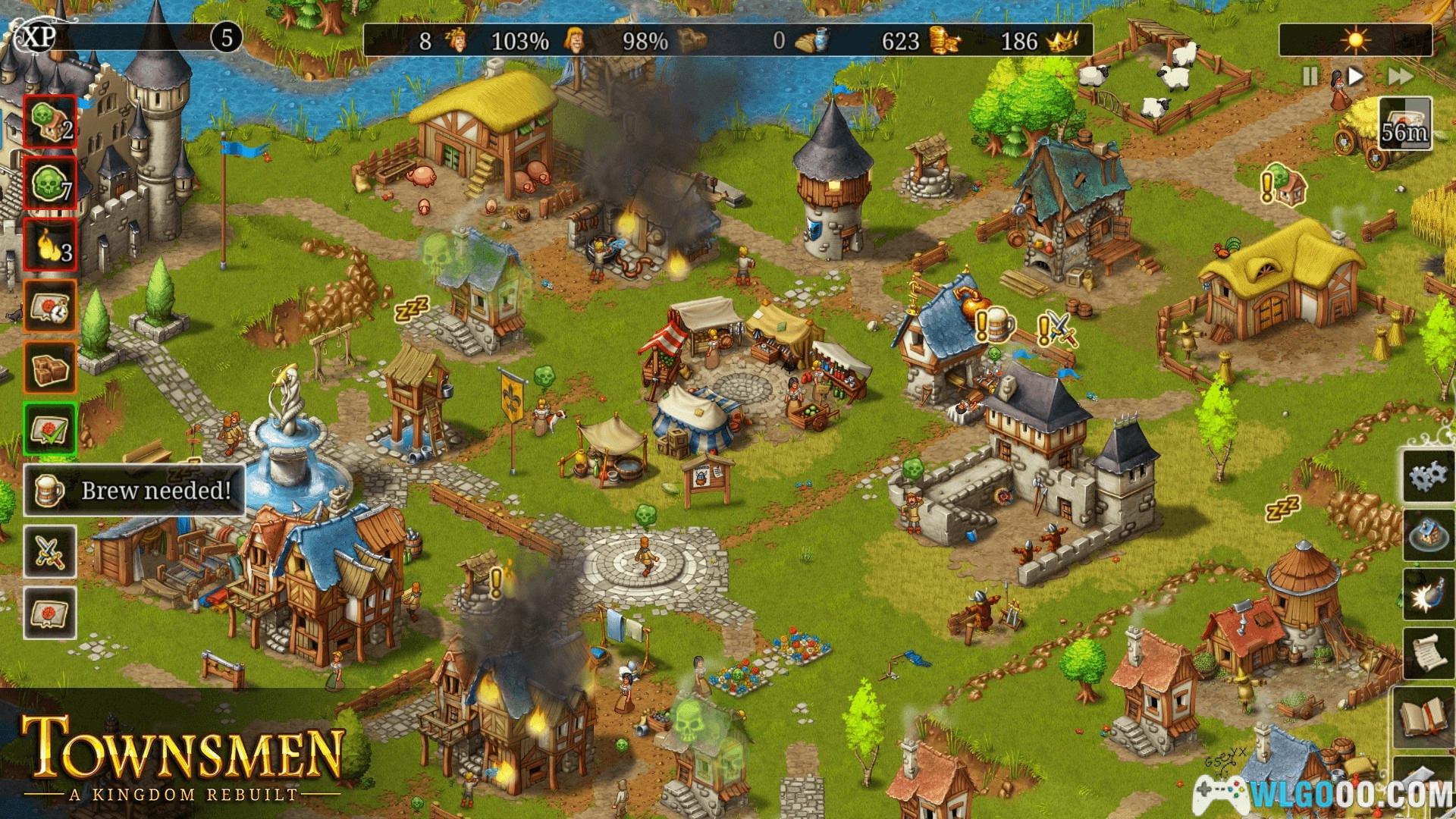1456x819 pixels.
Task: Open the timed quest scroll with clock
Action: click(x=50, y=306)
